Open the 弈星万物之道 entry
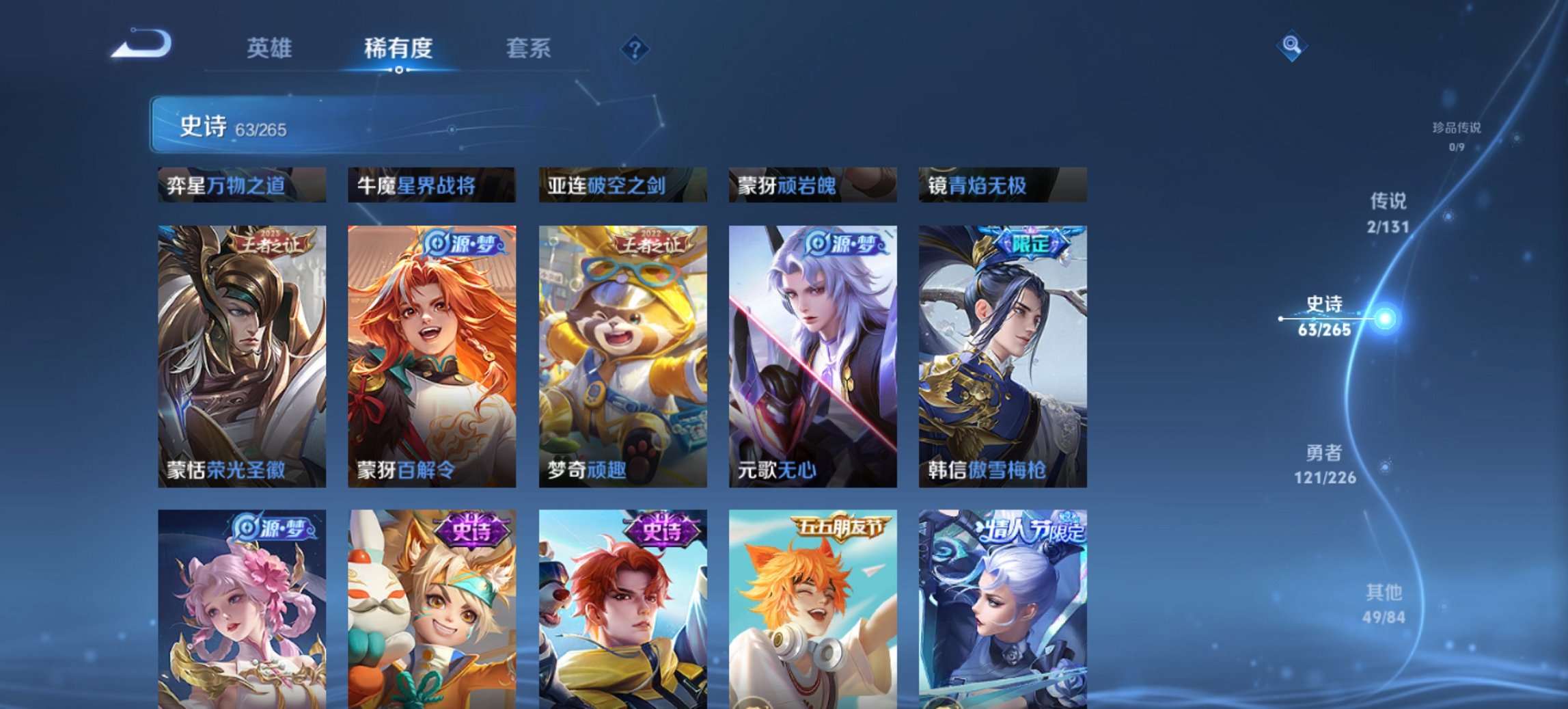The width and height of the screenshot is (1568, 709). (232, 185)
